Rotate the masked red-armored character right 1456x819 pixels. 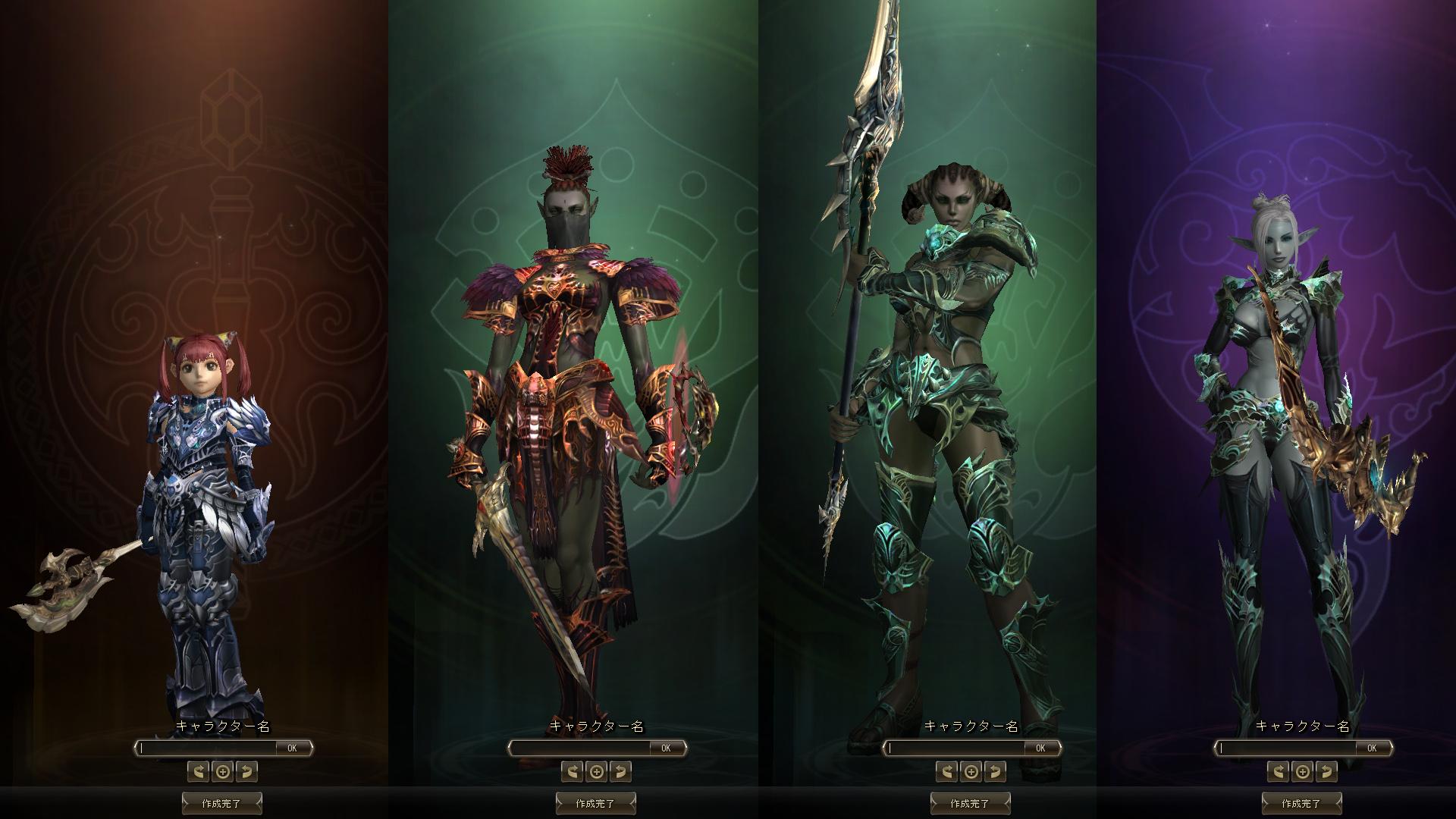(x=620, y=772)
